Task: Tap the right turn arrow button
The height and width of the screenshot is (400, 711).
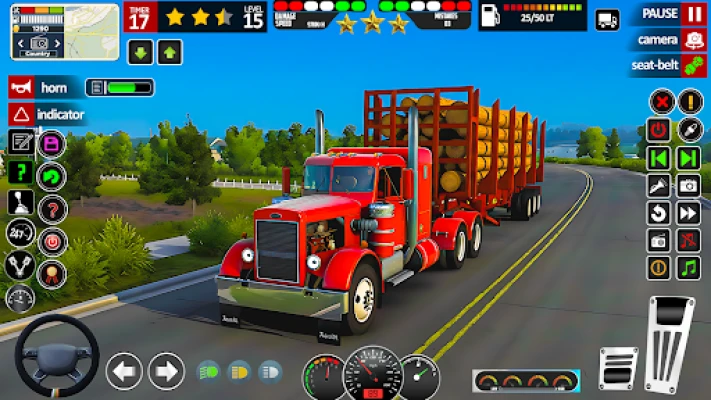Action: (166, 371)
